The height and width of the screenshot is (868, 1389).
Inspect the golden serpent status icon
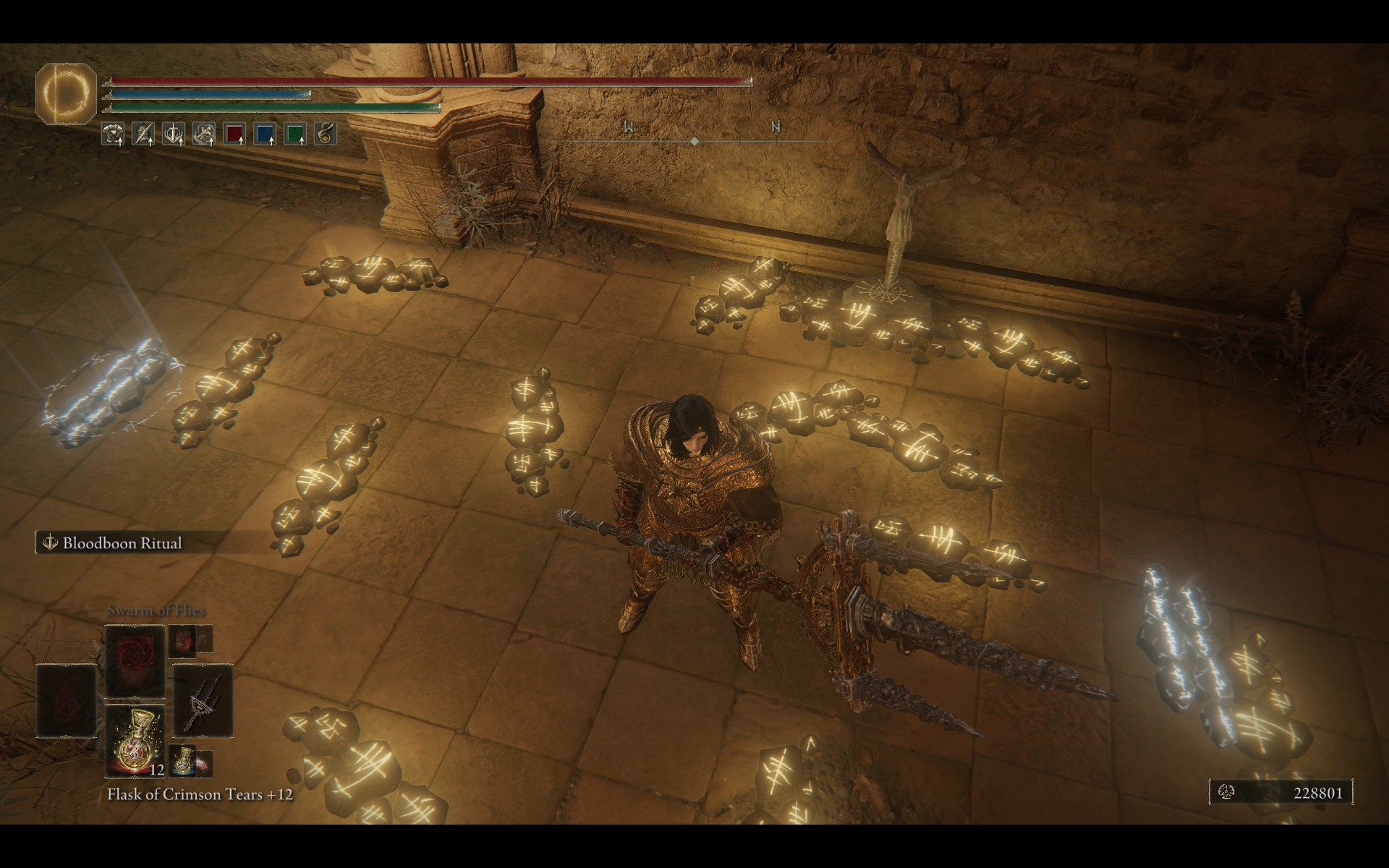pos(326,134)
